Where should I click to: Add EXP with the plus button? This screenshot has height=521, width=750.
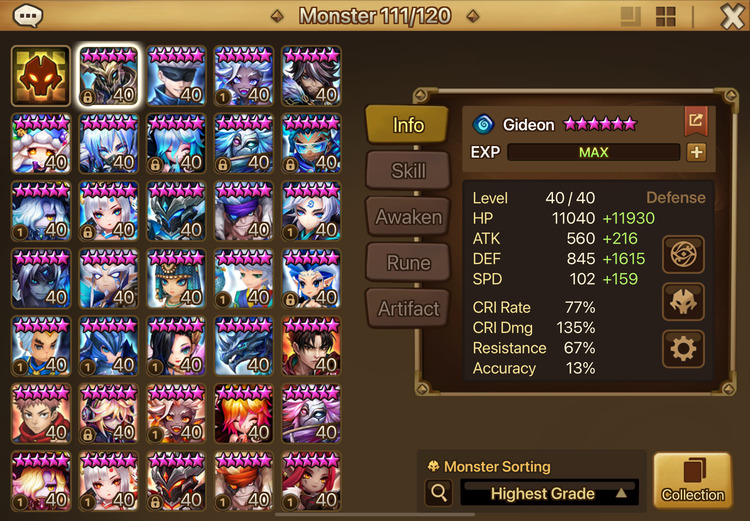pyautogui.click(x=696, y=153)
